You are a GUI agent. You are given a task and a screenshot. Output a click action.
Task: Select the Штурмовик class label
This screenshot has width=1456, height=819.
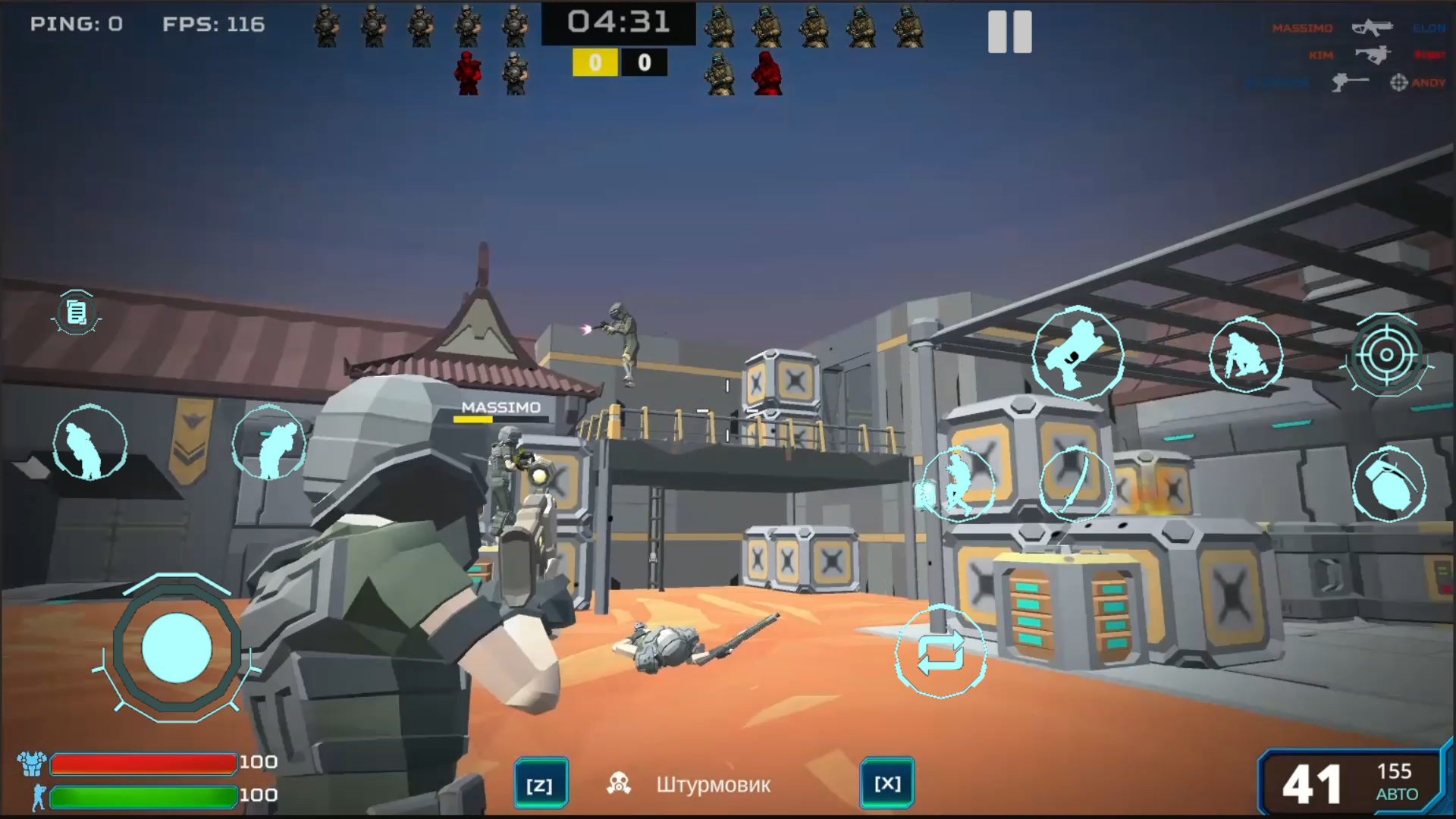[713, 785]
